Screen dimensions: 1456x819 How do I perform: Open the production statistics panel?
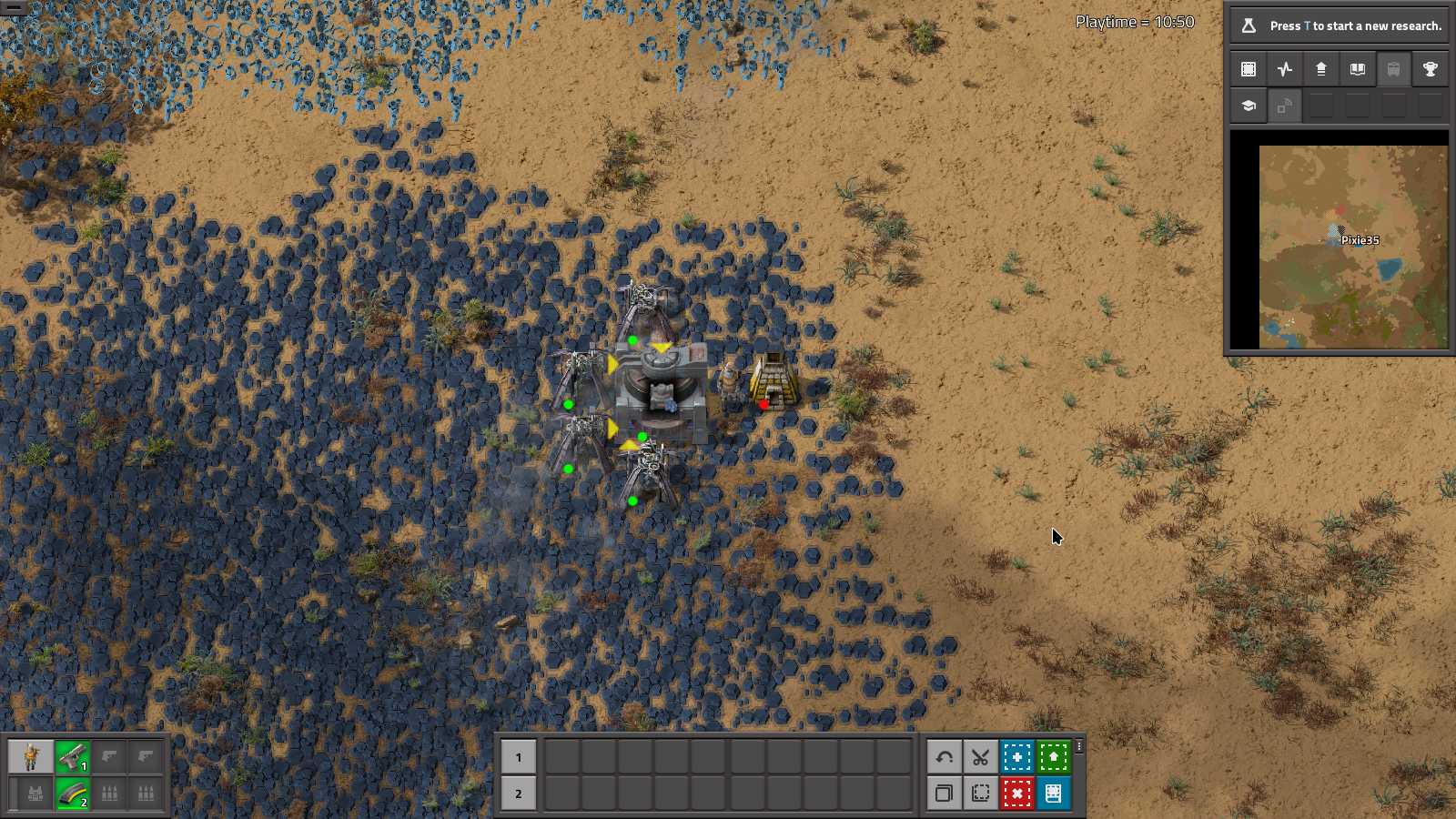pyautogui.click(x=1284, y=68)
